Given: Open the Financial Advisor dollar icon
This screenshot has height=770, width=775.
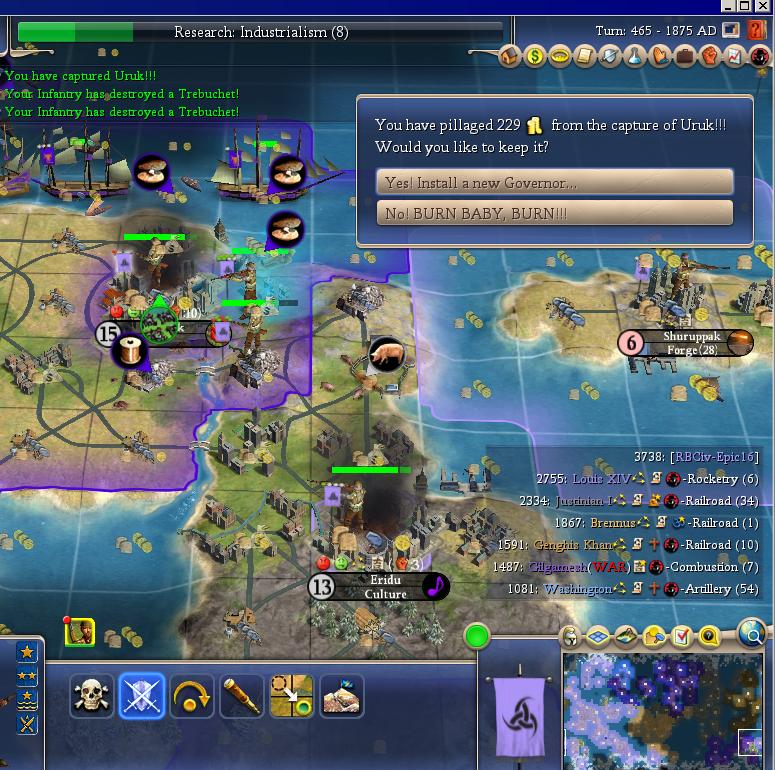Looking at the screenshot, I should click(x=535, y=57).
